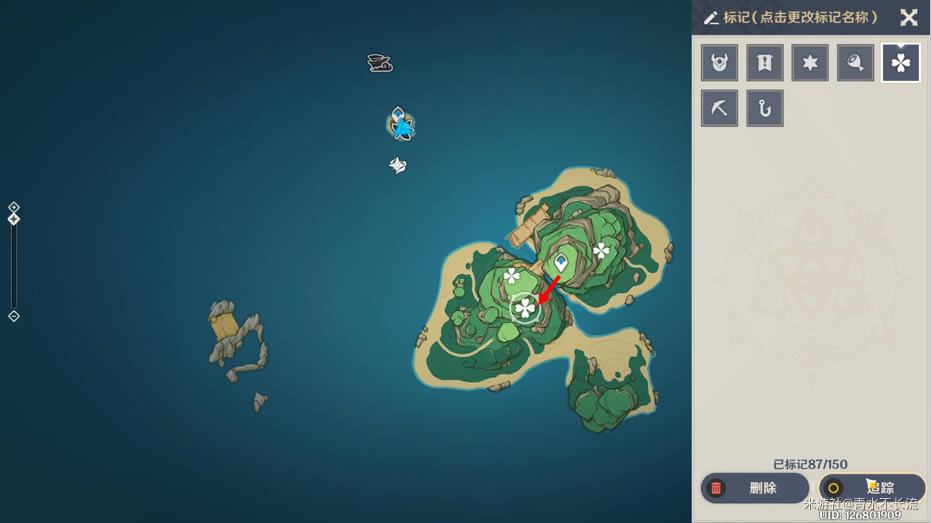931x523 pixels.
Task: Click the blue teleport waypoint on the island
Action: (562, 262)
